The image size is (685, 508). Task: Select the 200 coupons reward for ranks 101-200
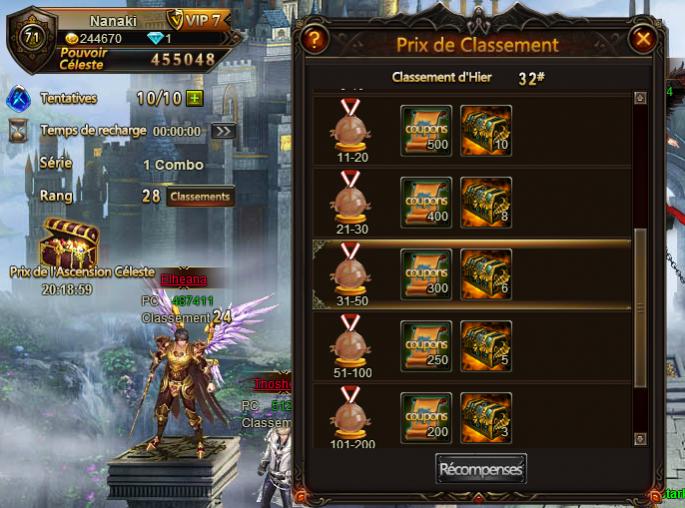coord(425,416)
